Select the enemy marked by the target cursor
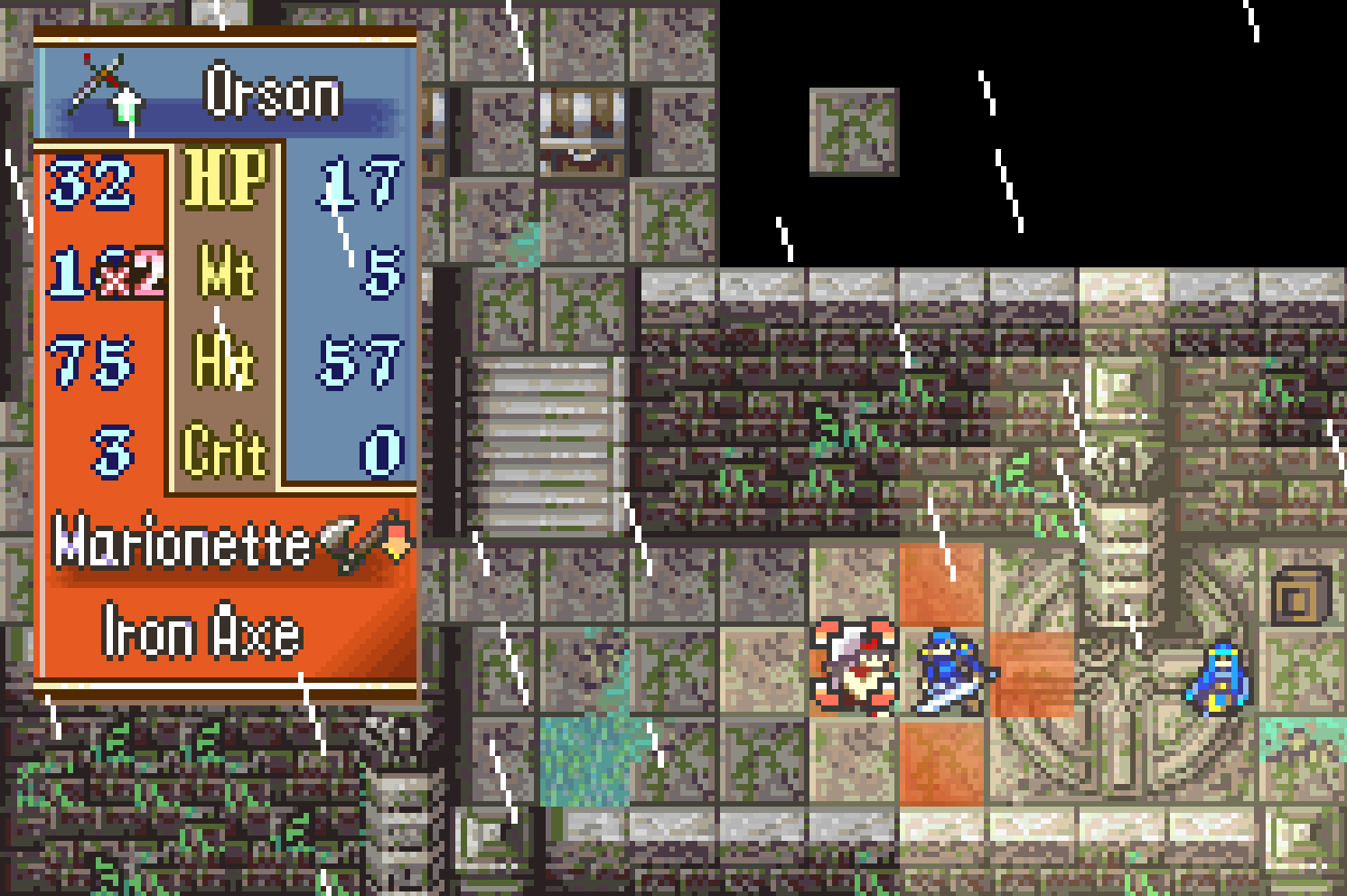 (x=854, y=668)
